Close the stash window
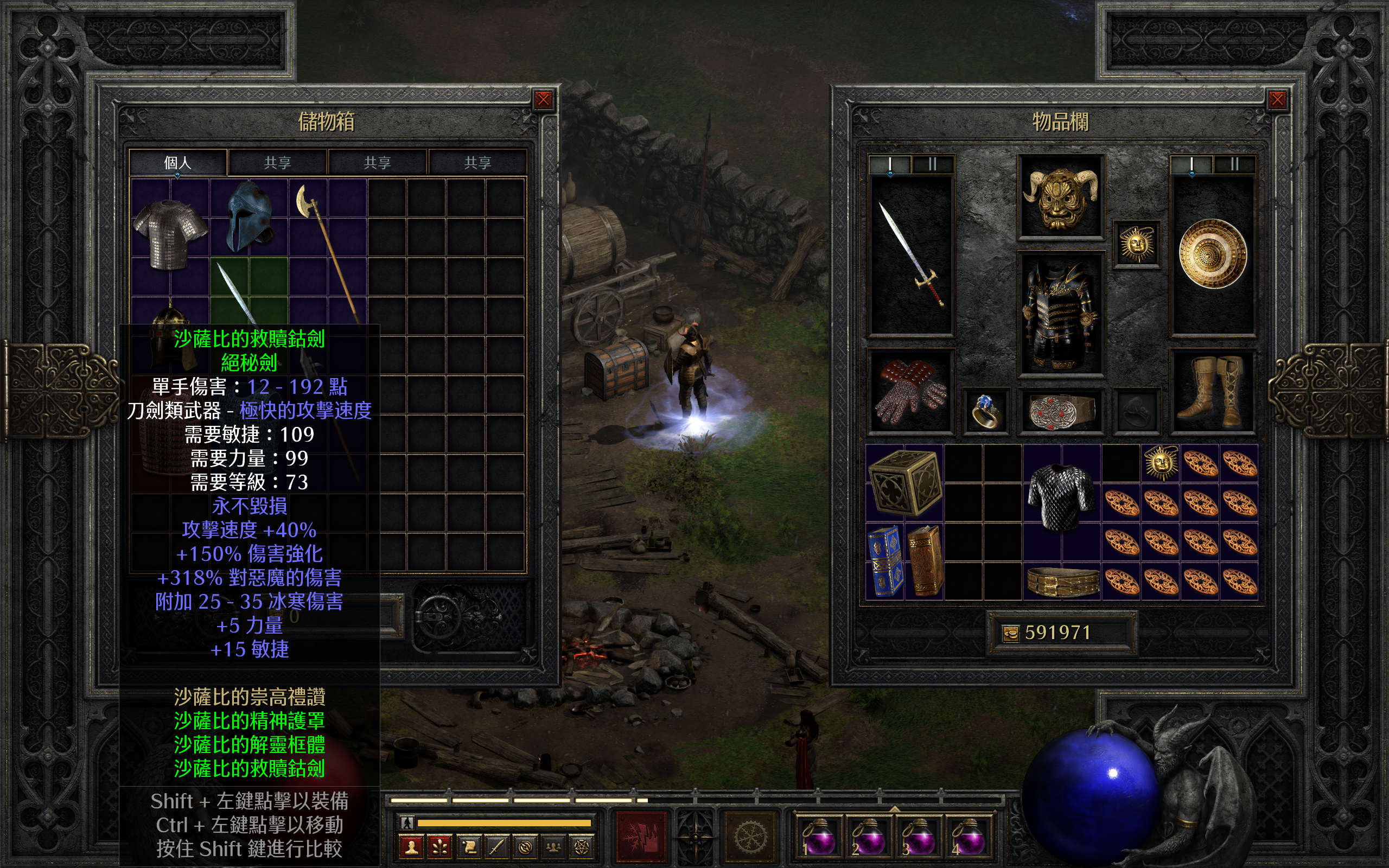The image size is (1389, 868). click(x=543, y=100)
